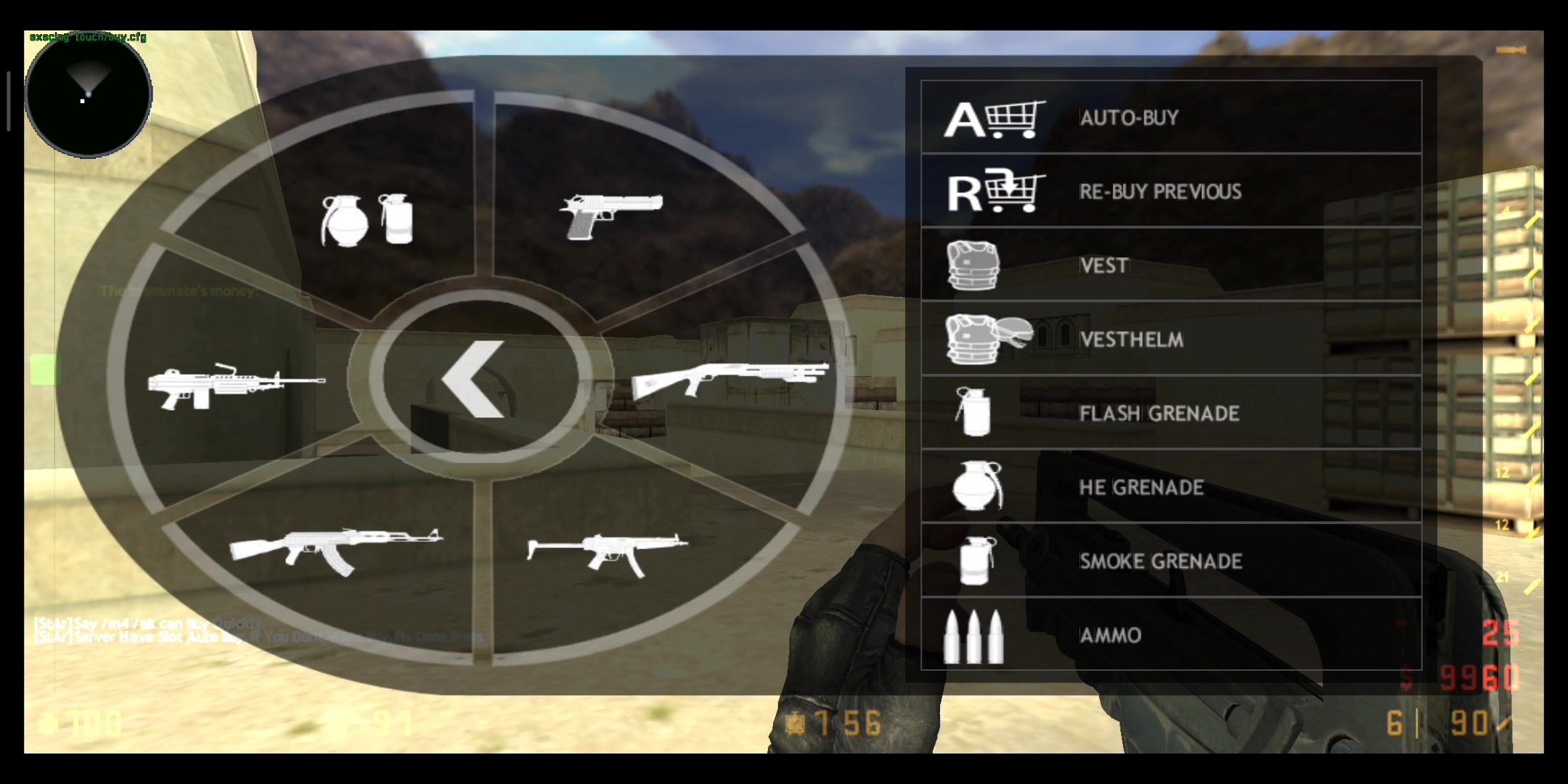Open the grenades category icon

(x=367, y=218)
